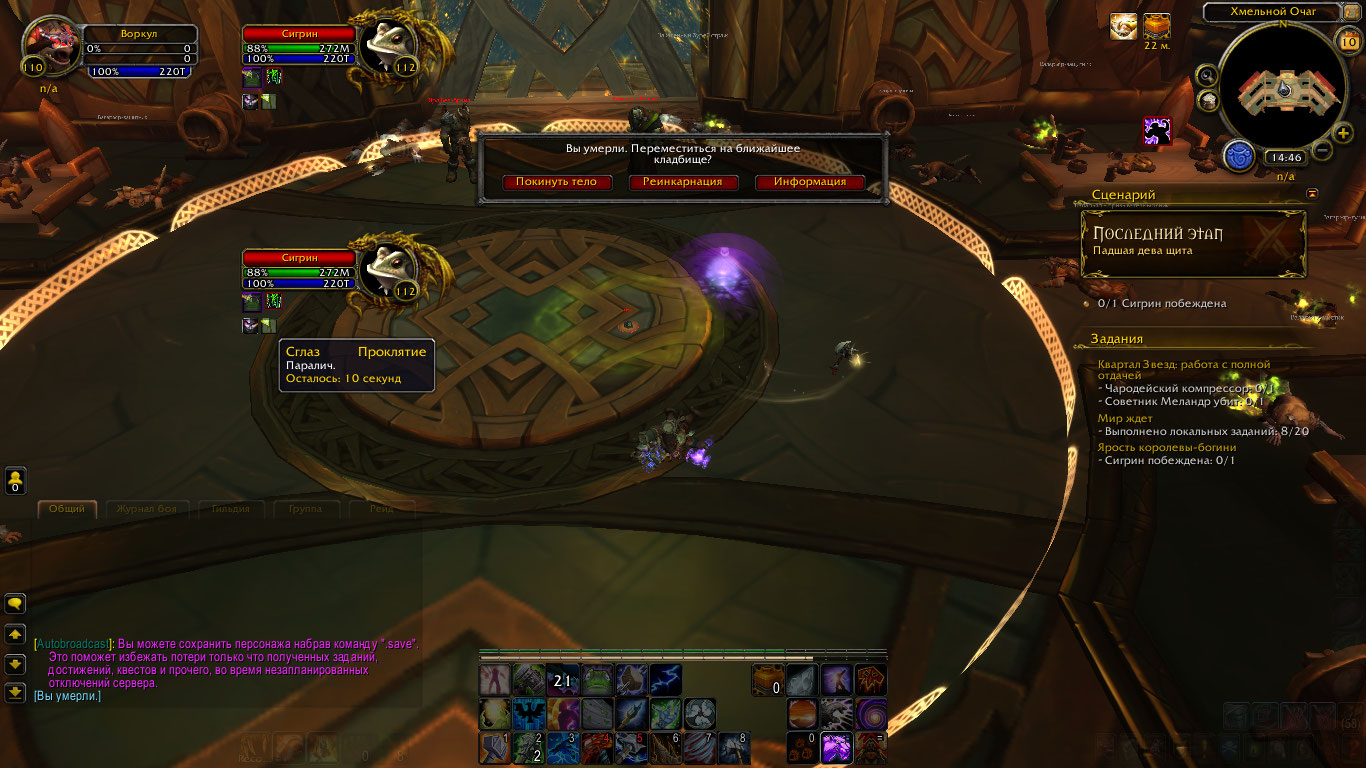
Task: Release spirit with Покинуть тело button
Action: coord(556,182)
